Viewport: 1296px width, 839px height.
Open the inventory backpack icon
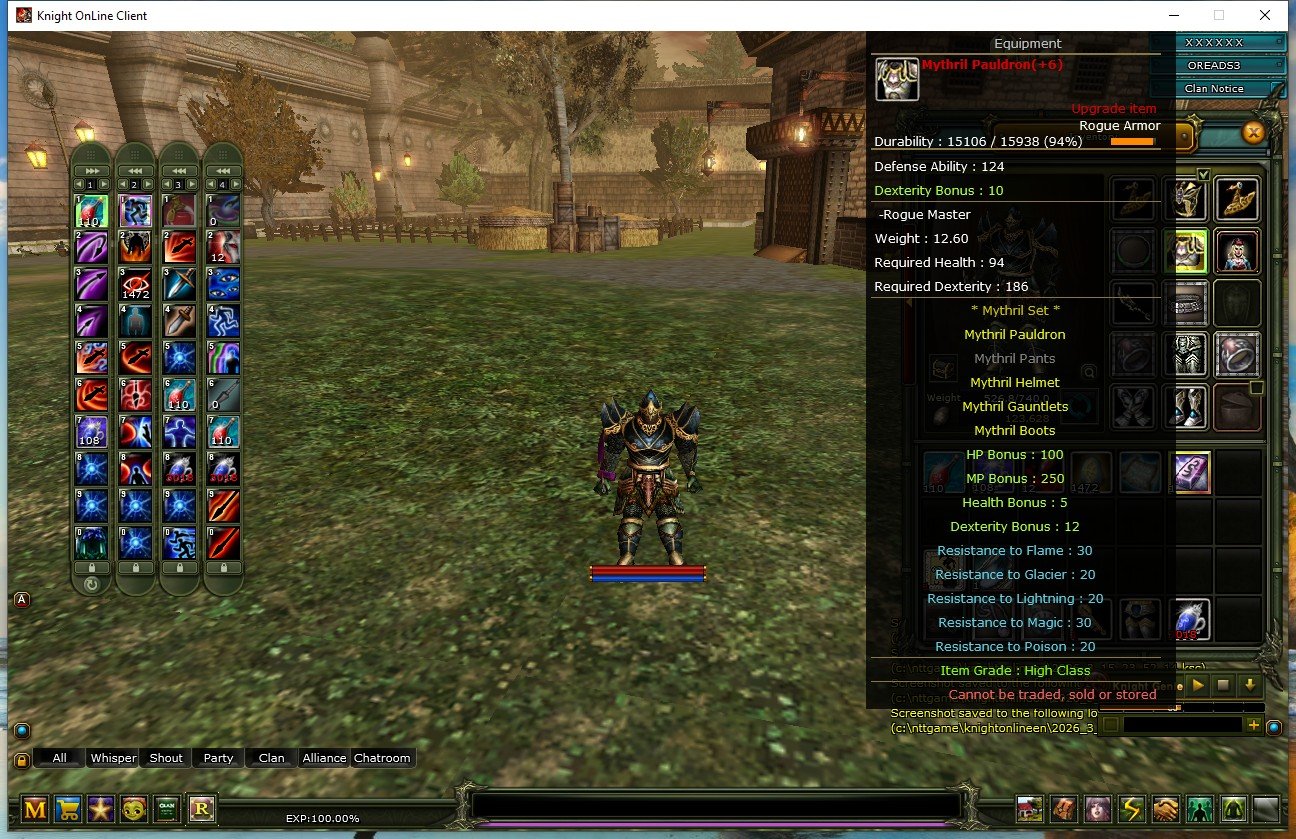[x=1064, y=810]
